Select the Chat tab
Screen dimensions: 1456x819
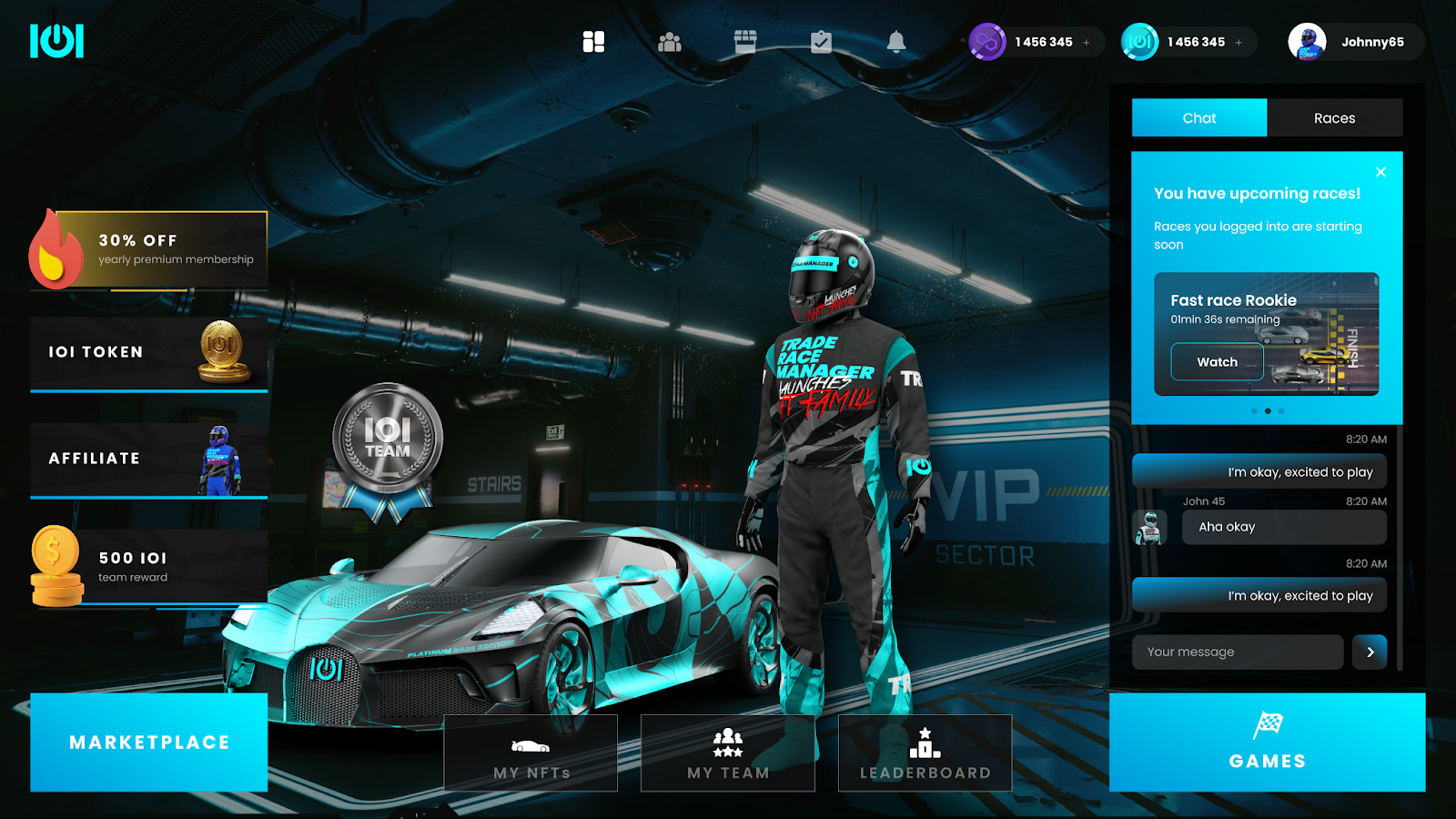point(1198,118)
